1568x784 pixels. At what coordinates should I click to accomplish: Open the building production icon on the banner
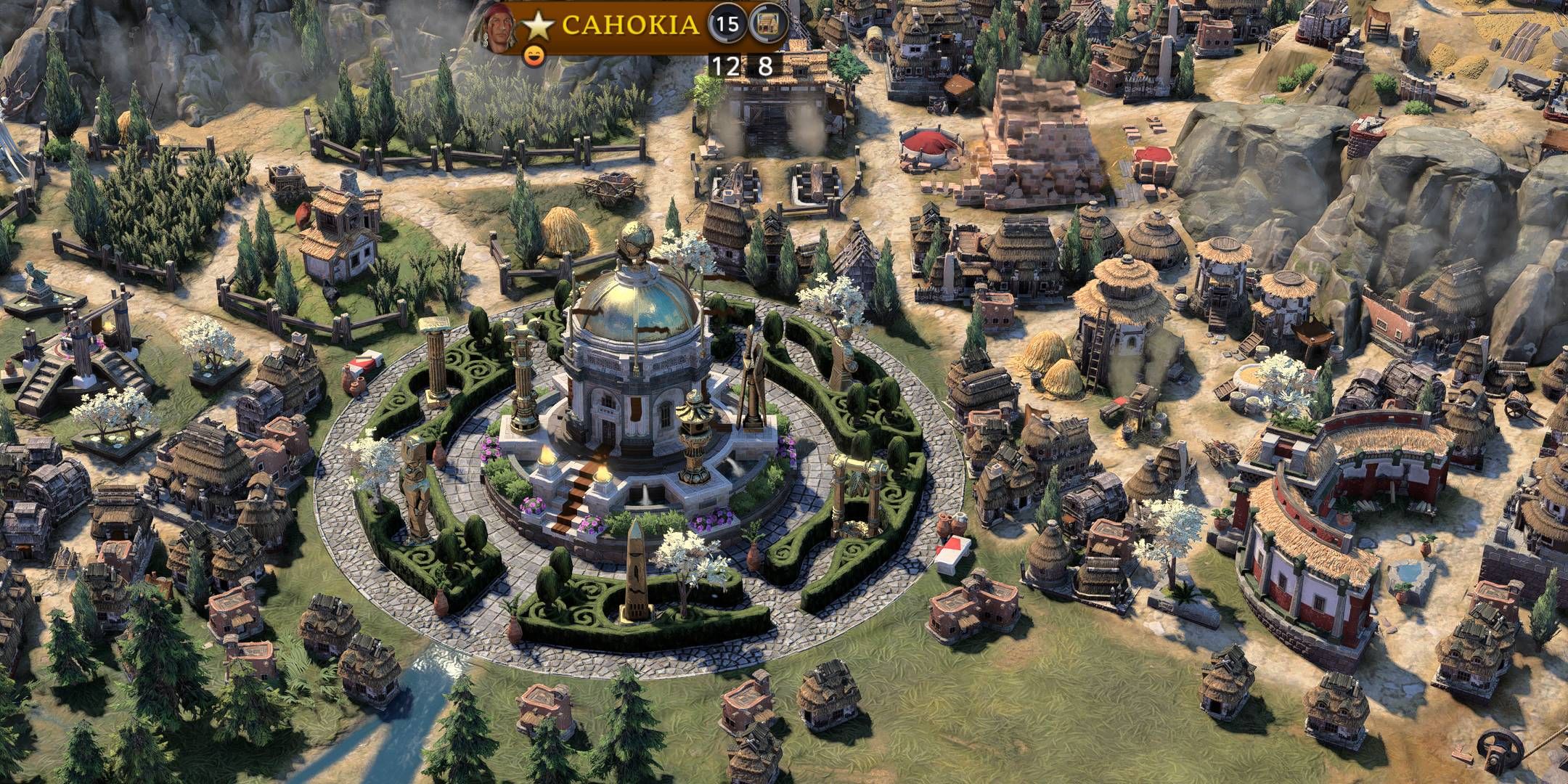(768, 25)
